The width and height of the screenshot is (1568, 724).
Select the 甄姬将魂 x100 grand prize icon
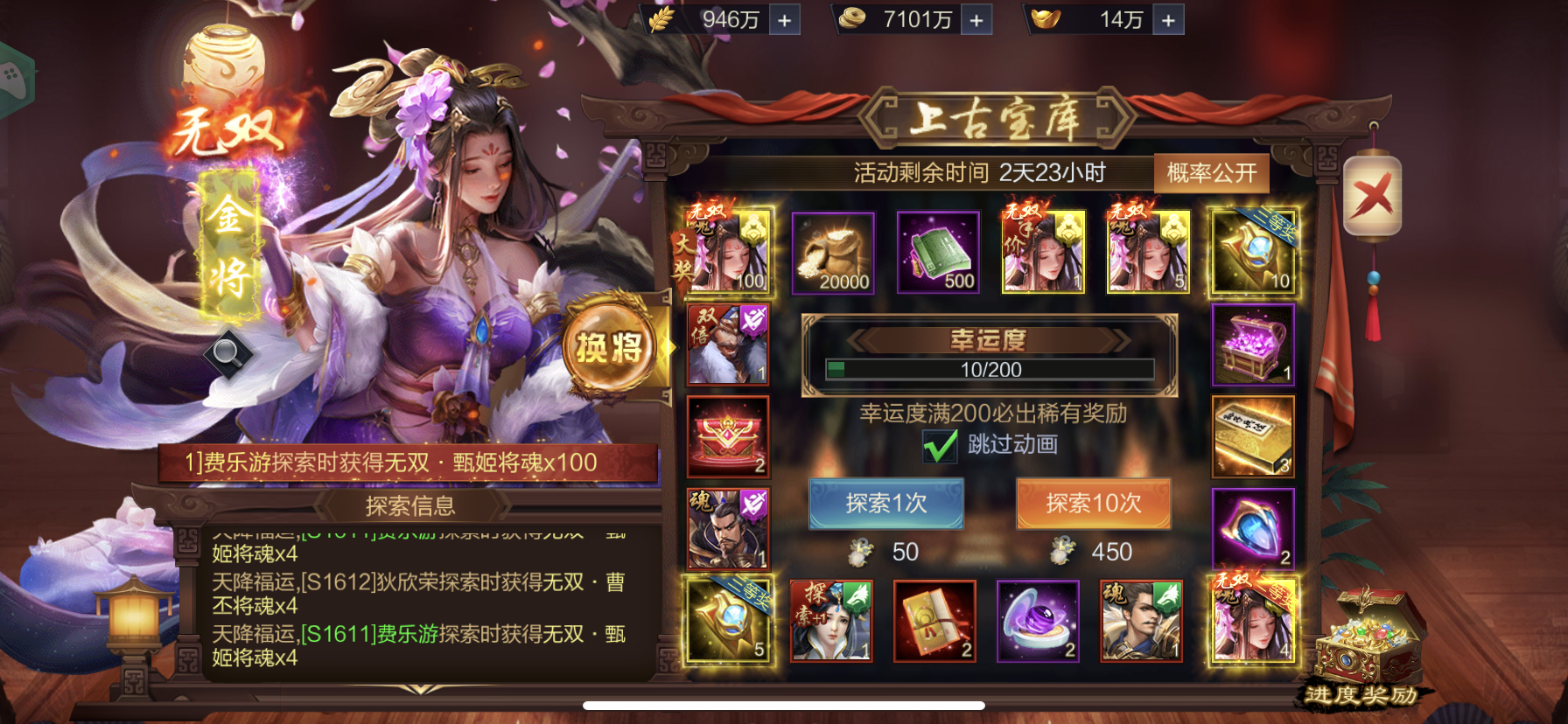tap(728, 254)
